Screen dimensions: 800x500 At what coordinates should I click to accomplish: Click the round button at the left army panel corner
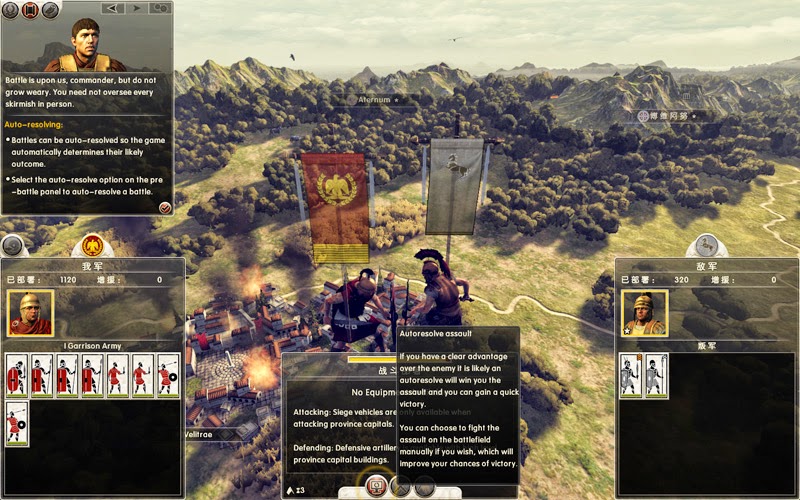[x=13, y=246]
